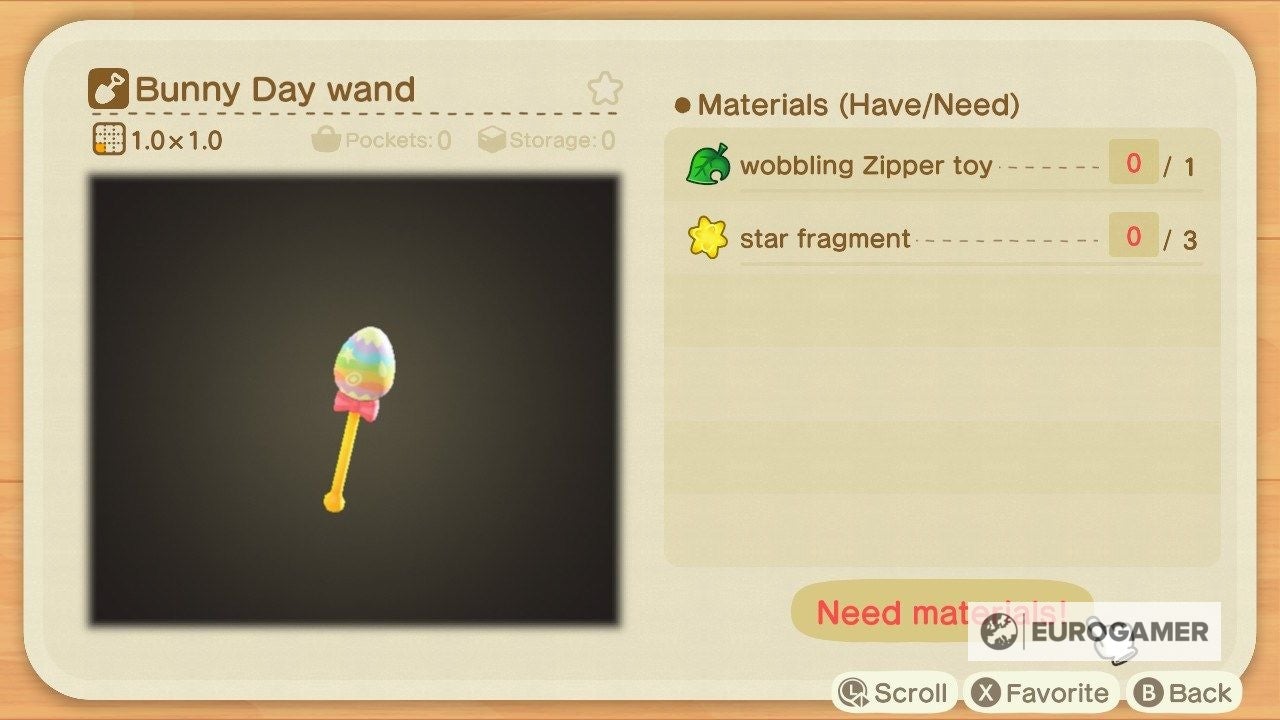This screenshot has height=720, width=1280.
Task: Click the star fragment material icon
Action: point(710,238)
